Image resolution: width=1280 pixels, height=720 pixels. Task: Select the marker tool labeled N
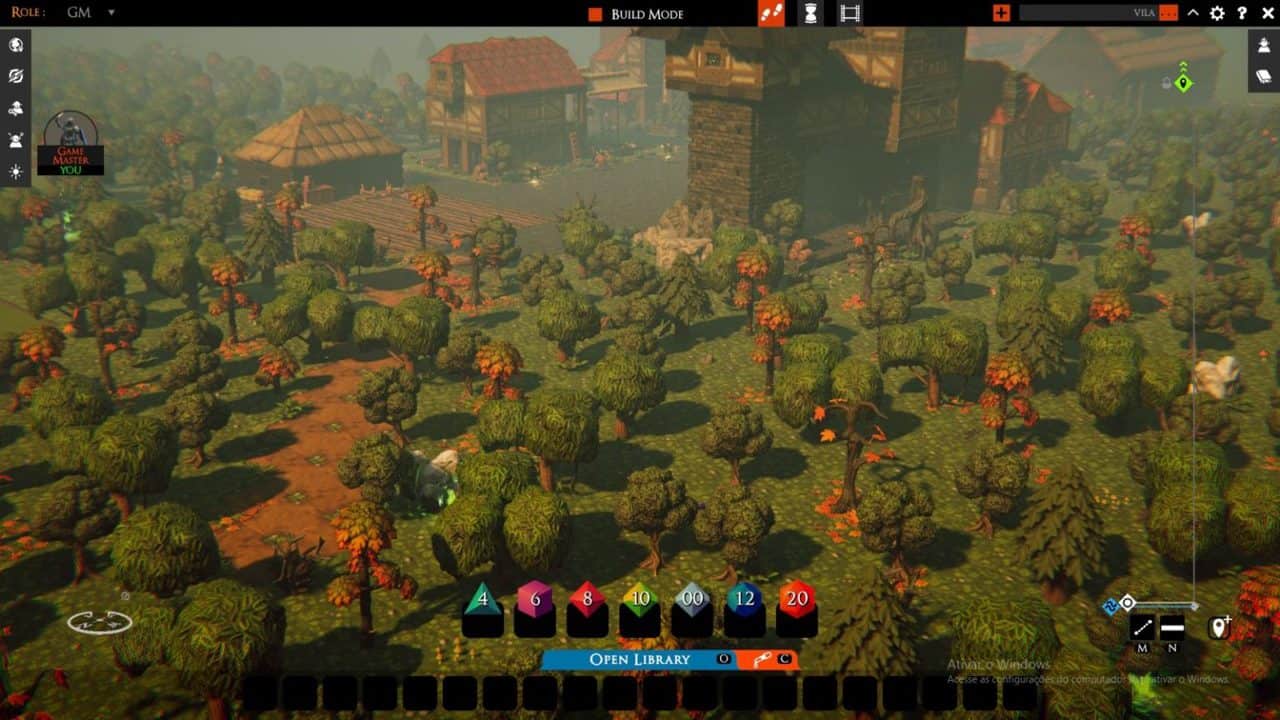1170,627
